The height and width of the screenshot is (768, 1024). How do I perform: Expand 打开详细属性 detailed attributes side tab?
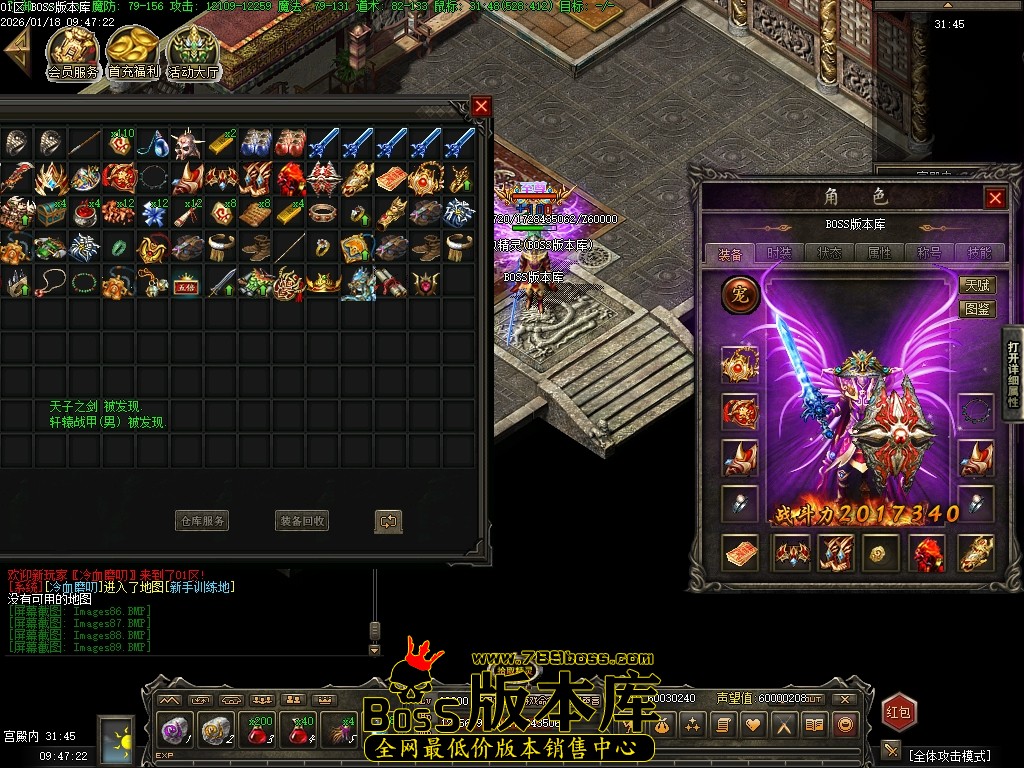(1013, 372)
